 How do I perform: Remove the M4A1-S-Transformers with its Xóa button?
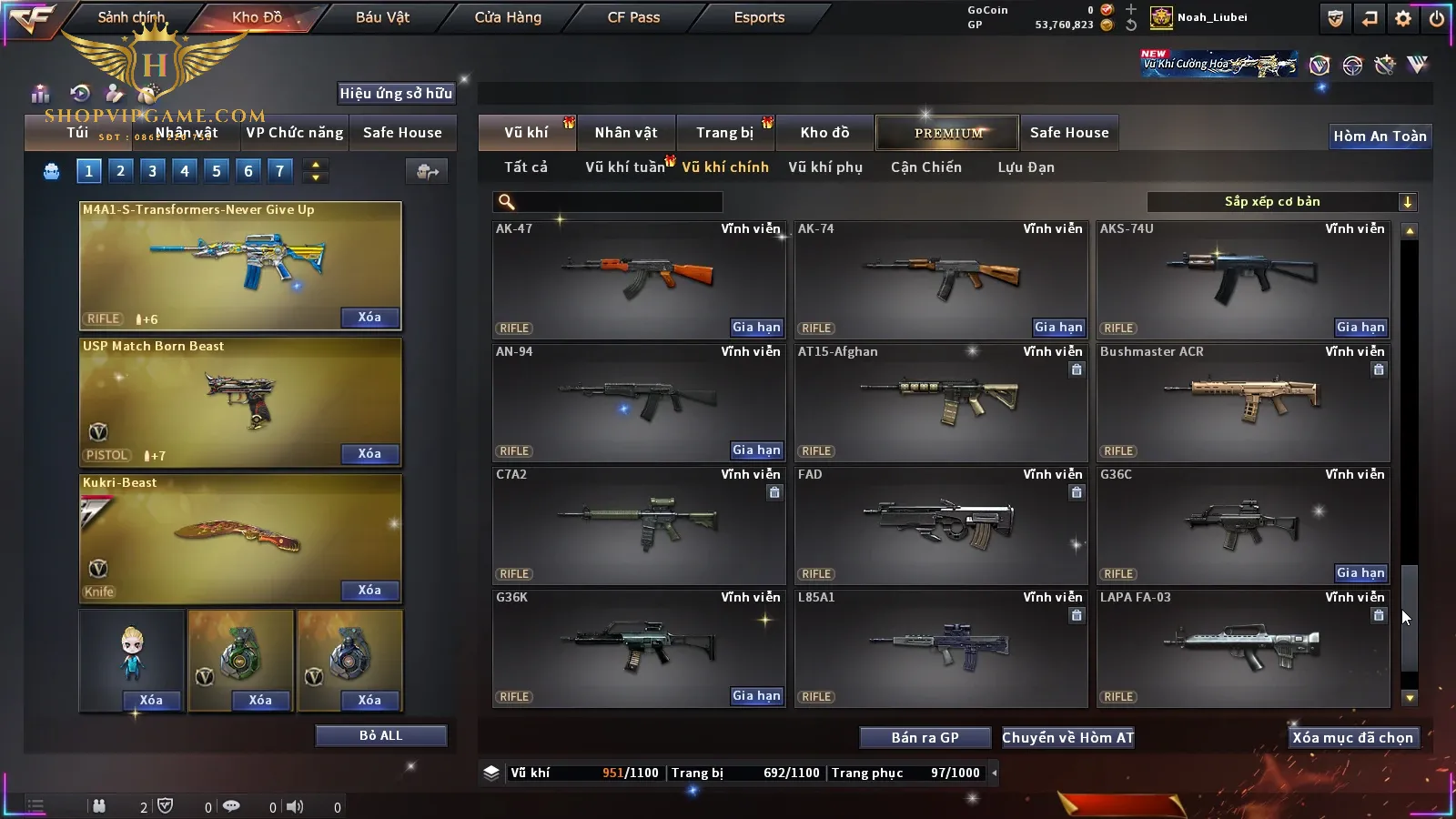tap(369, 318)
